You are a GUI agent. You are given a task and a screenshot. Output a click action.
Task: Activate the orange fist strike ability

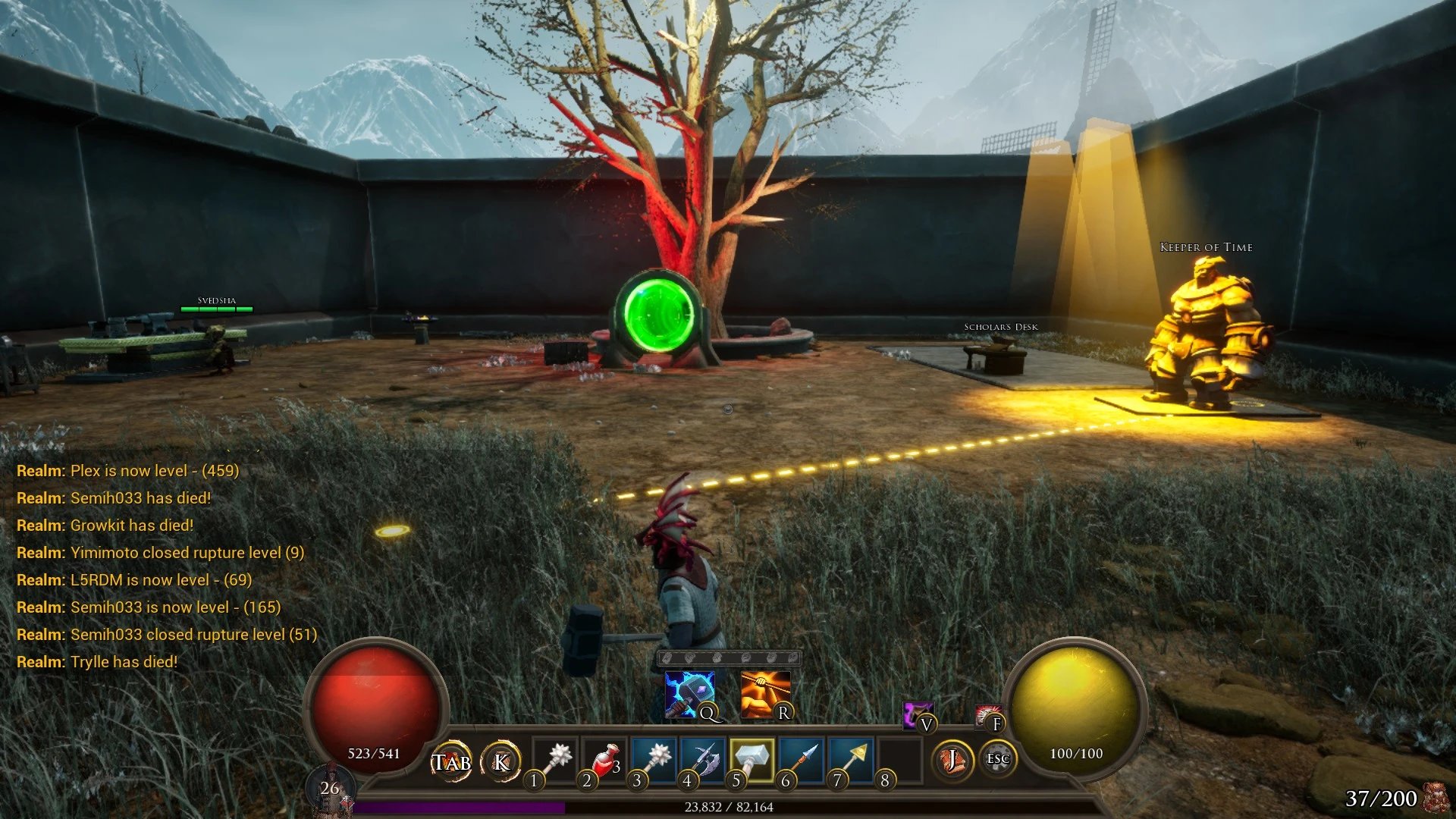(x=764, y=695)
